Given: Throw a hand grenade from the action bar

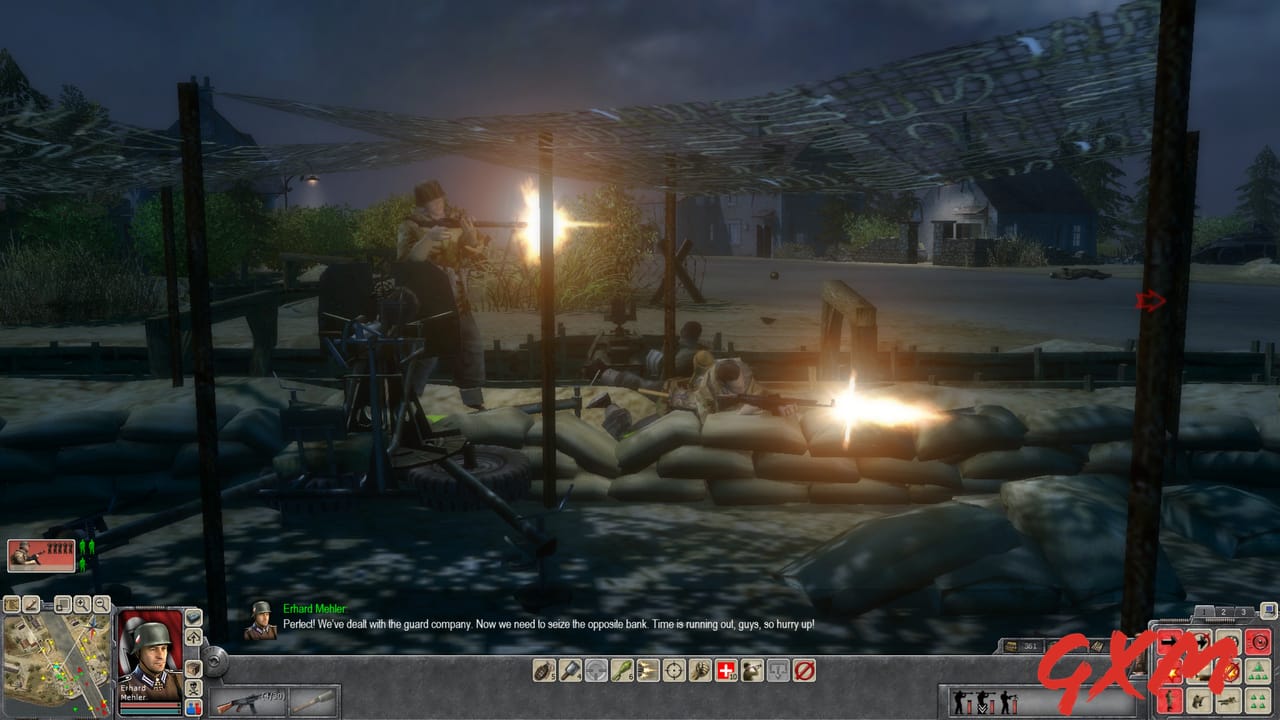Looking at the screenshot, I should pyautogui.click(x=543, y=670).
